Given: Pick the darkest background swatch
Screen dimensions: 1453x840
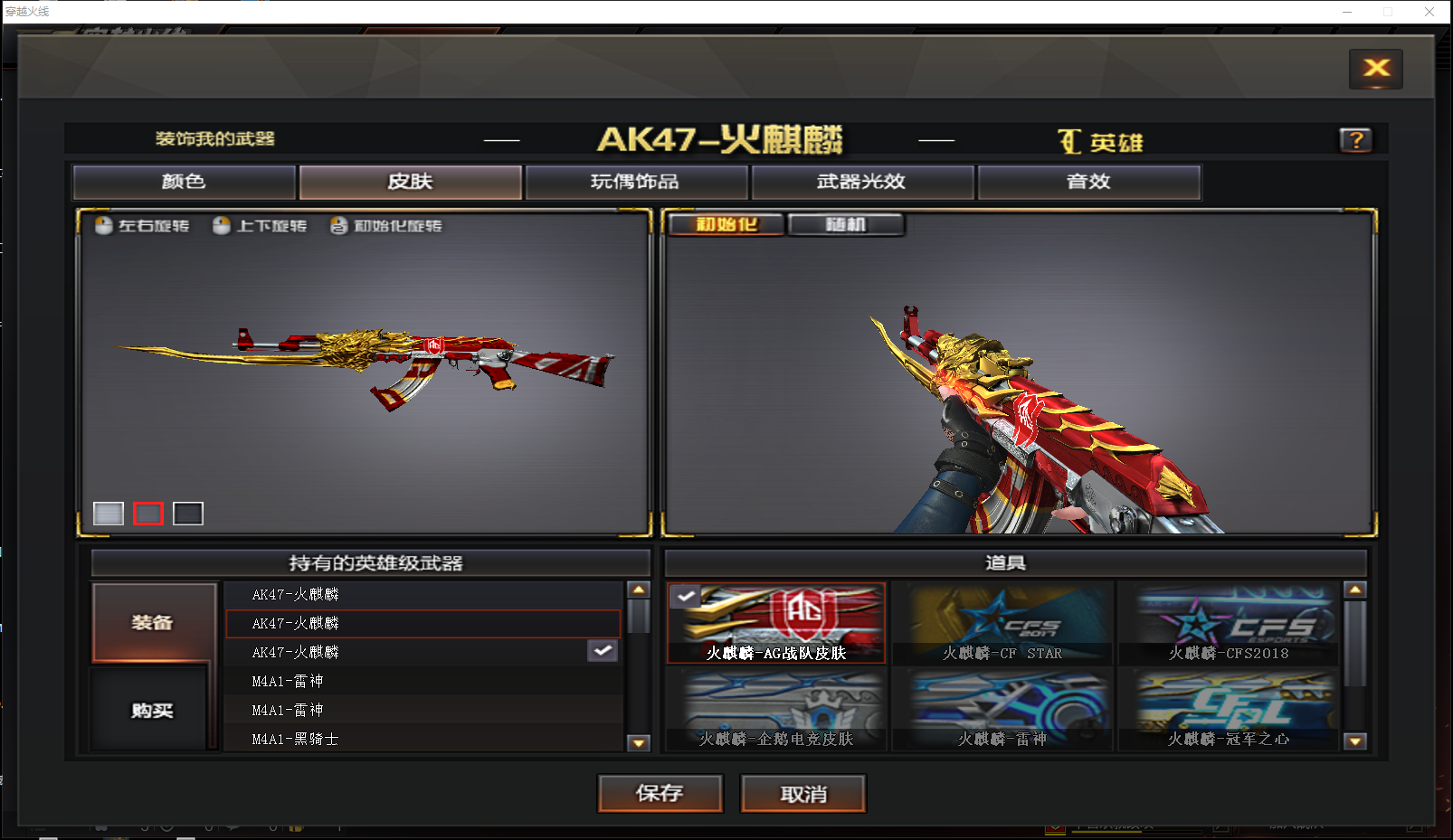Looking at the screenshot, I should [x=188, y=514].
